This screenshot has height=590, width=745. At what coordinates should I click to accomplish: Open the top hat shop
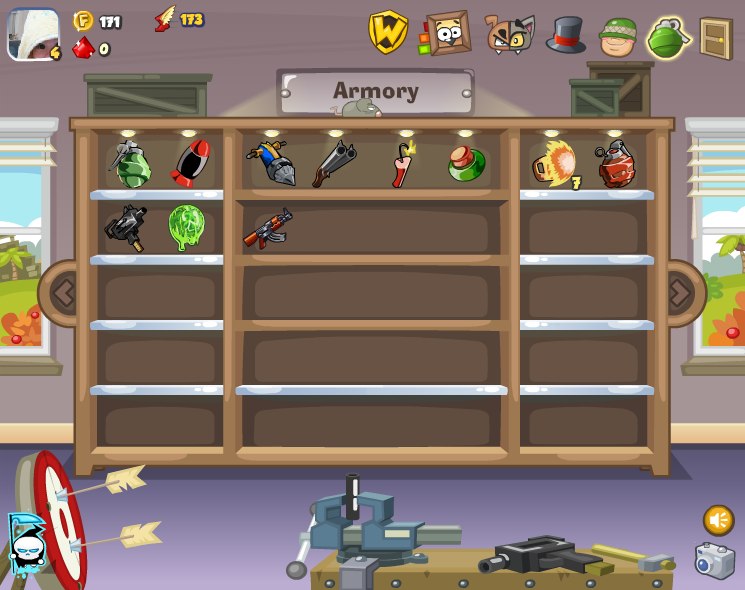point(566,35)
